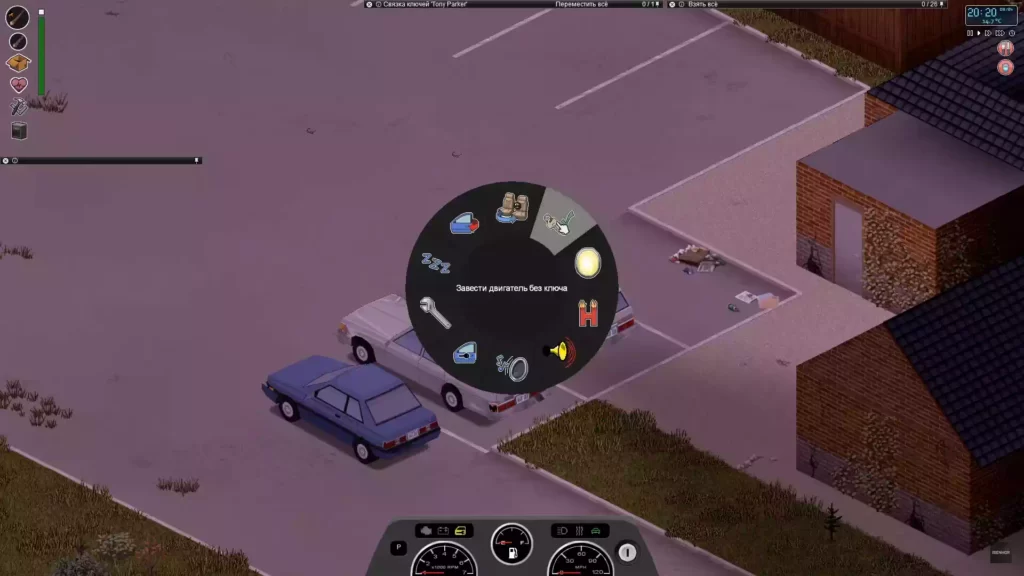Open vehicle mechanics with the wrench icon

pyautogui.click(x=434, y=311)
